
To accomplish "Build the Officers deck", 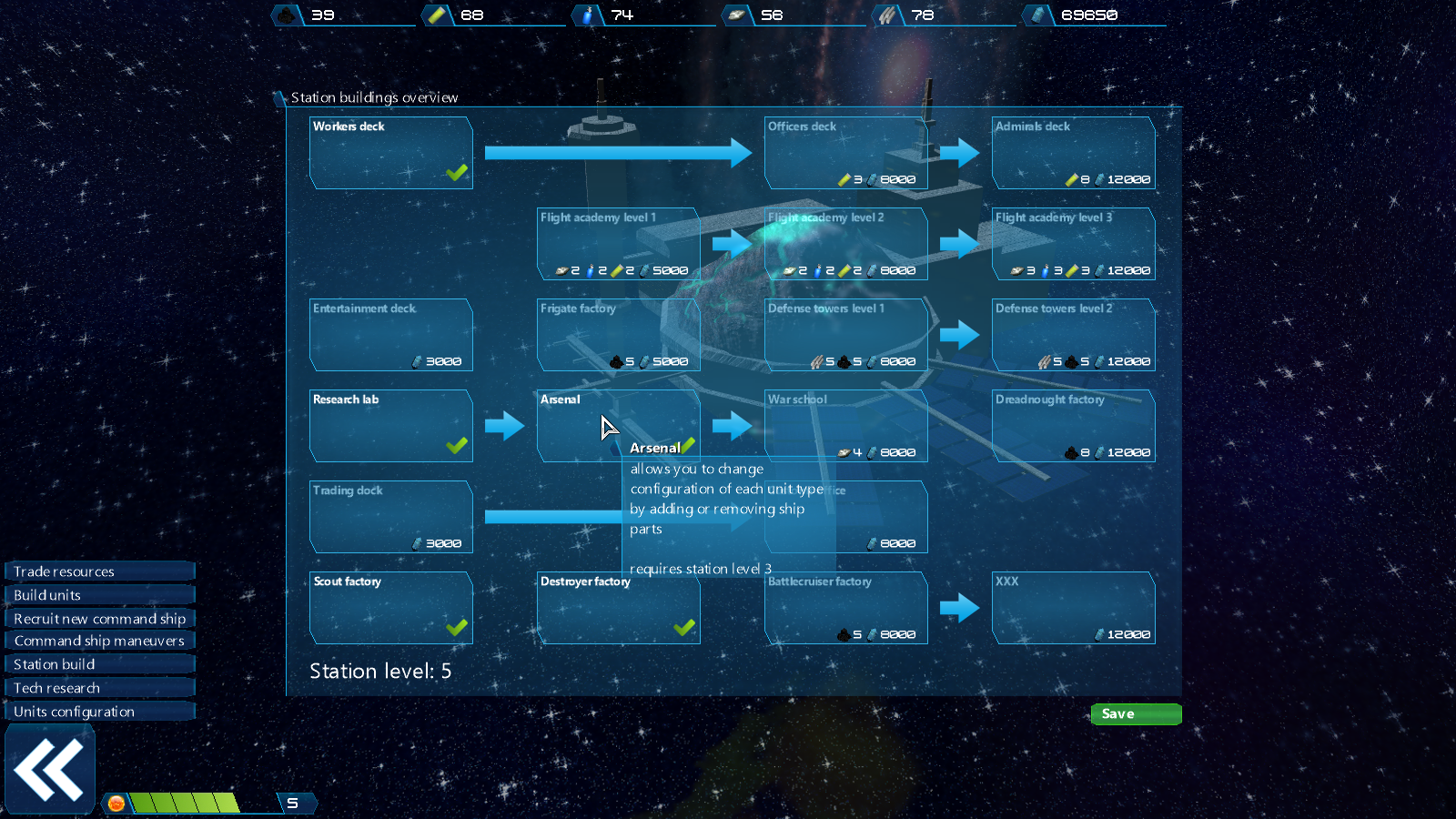I will [x=845, y=153].
